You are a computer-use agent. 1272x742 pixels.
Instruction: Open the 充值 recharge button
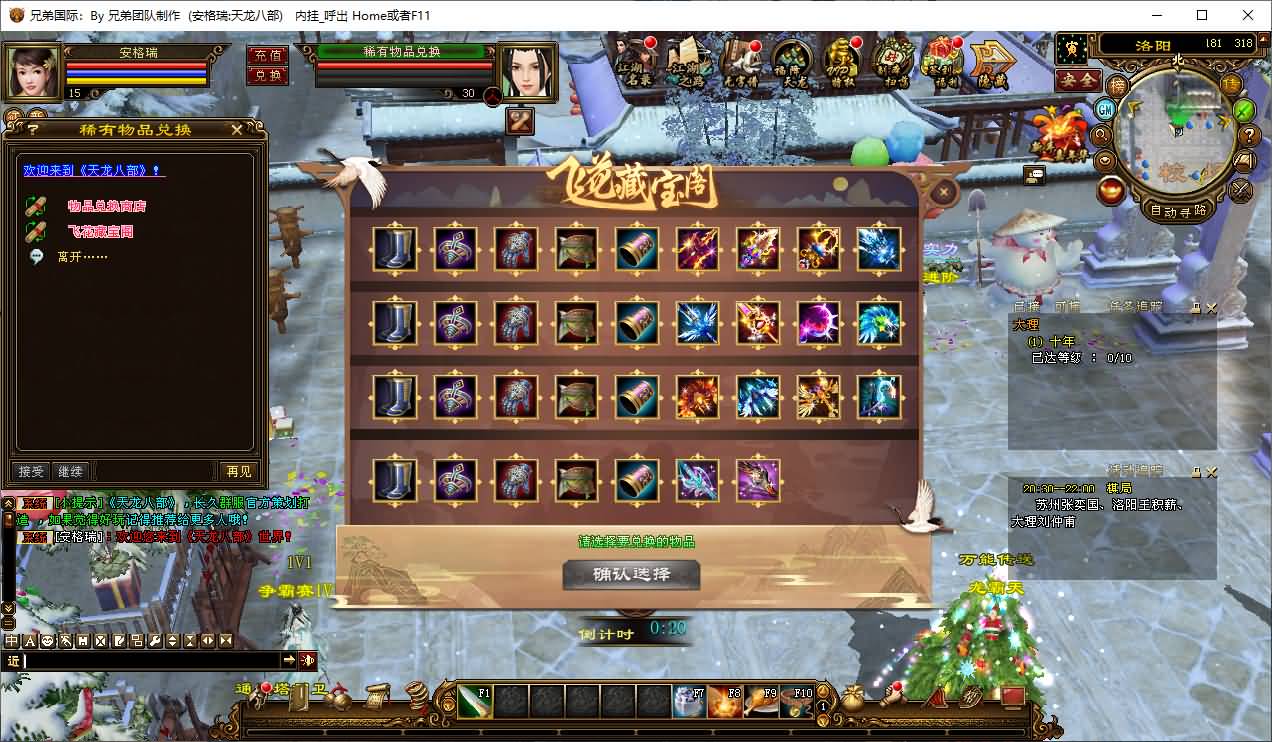[x=267, y=55]
